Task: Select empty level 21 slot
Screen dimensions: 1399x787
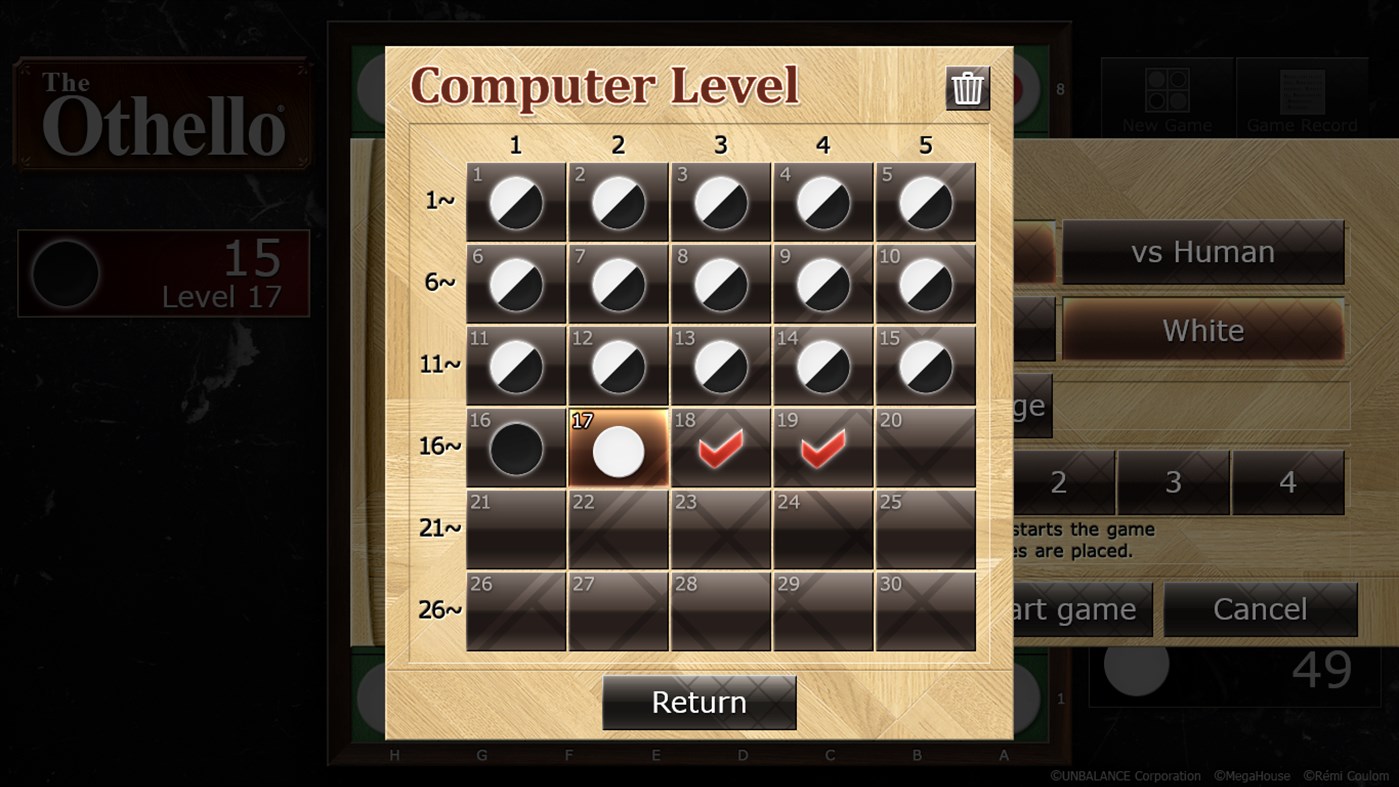Action: point(515,530)
